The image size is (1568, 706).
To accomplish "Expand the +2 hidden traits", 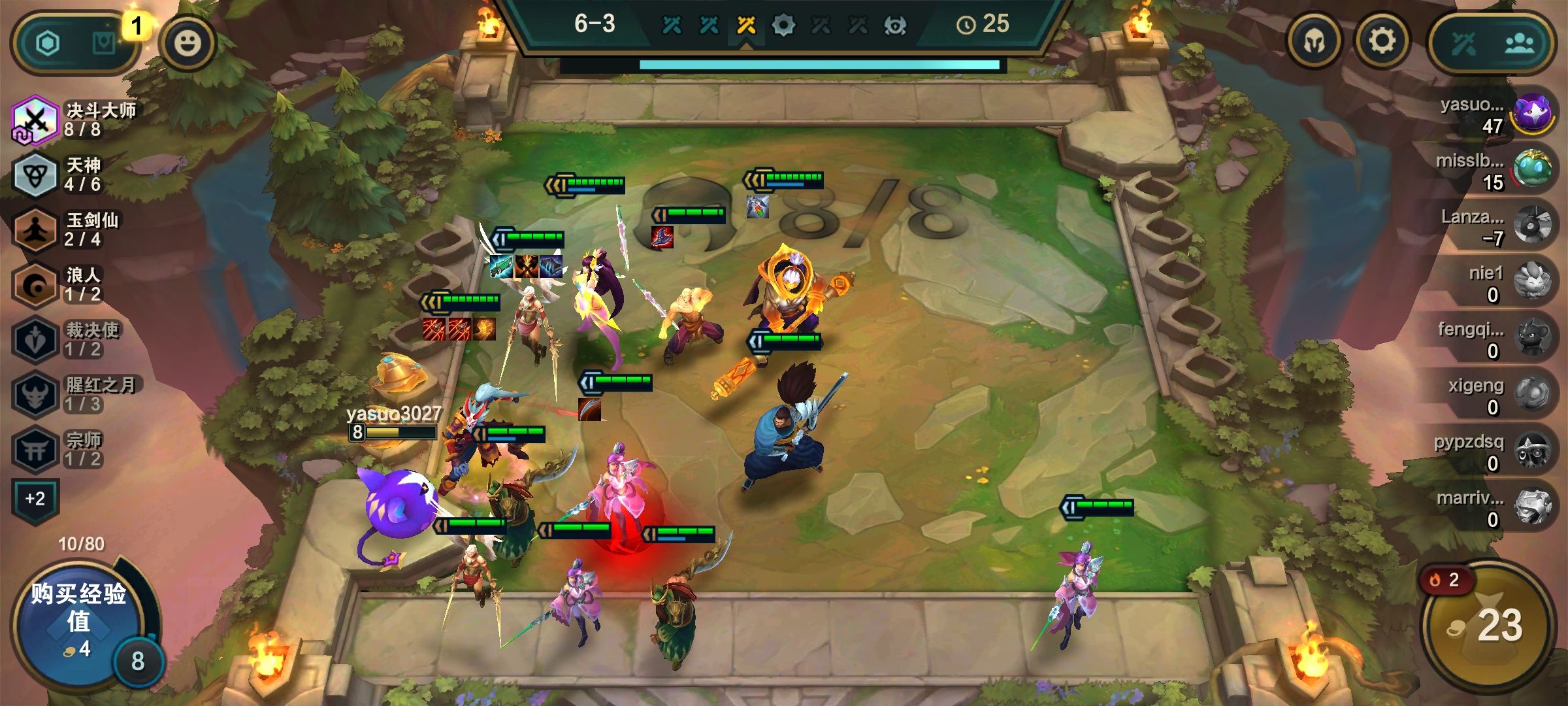I will [x=35, y=499].
